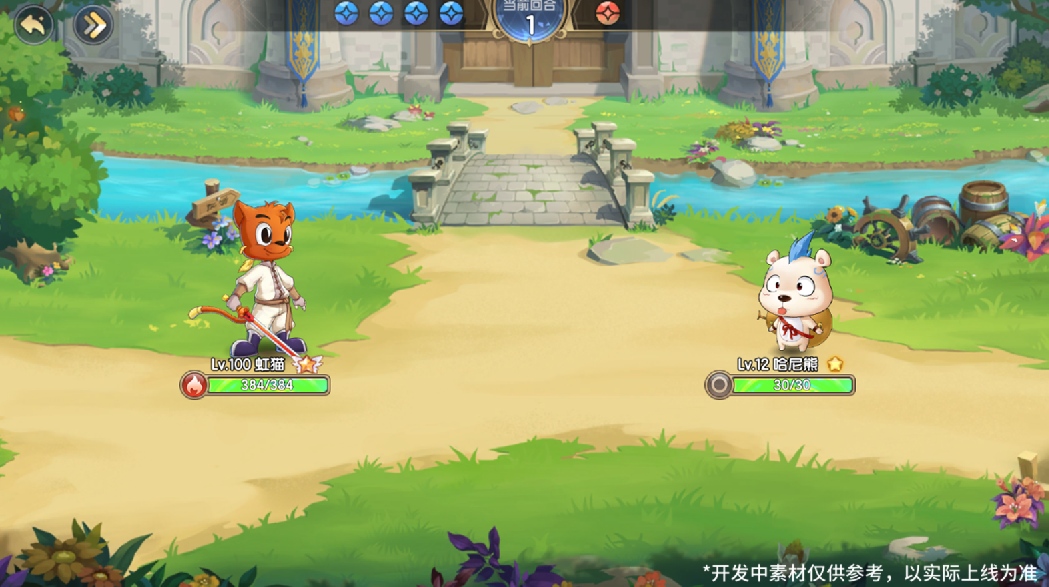Image resolution: width=1049 pixels, height=587 pixels.
Task: Select the grey element icon beside 哈尼熊's health bar
Action: point(718,385)
